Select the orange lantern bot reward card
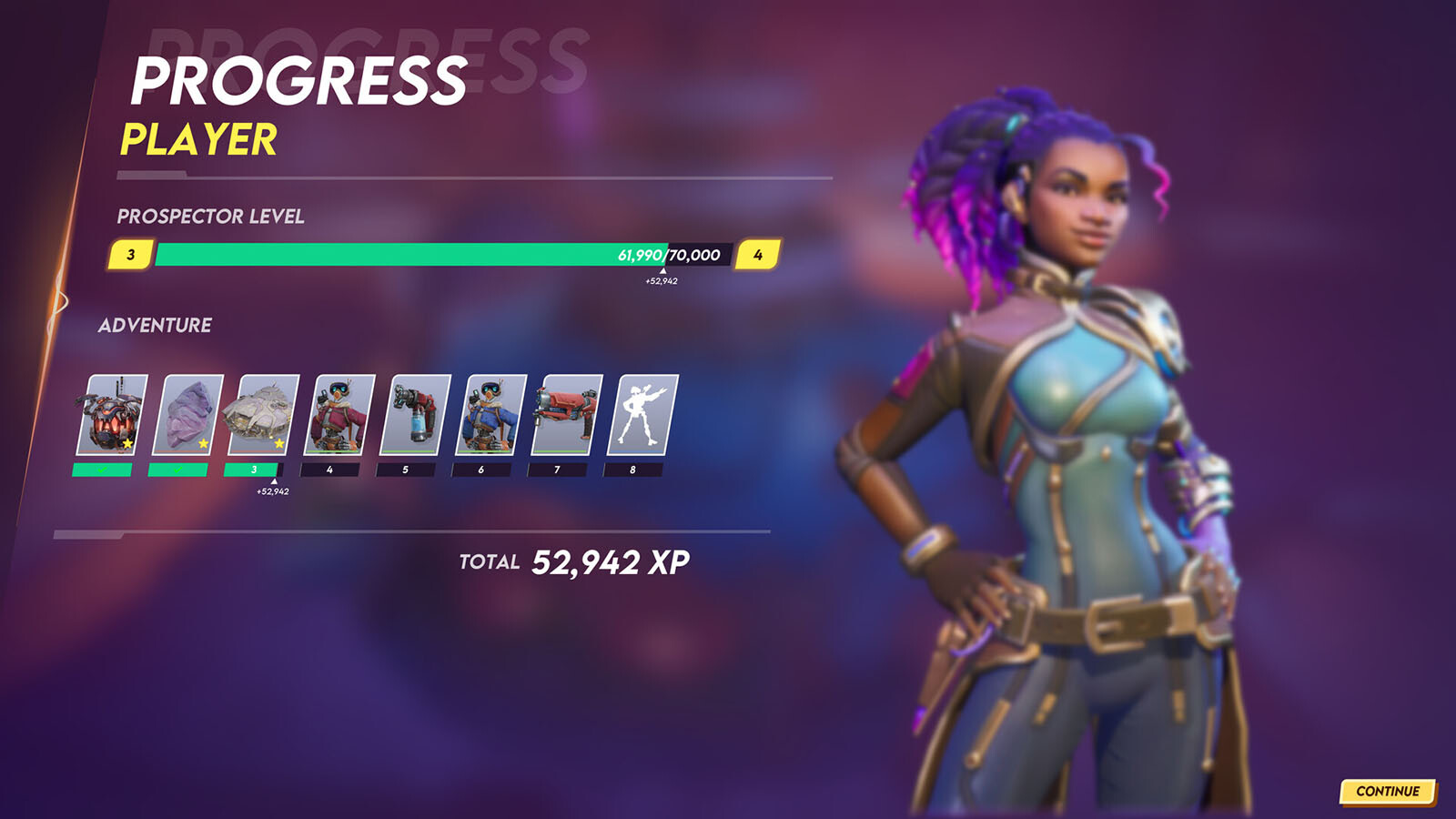This screenshot has height=819, width=1456. pos(112,415)
